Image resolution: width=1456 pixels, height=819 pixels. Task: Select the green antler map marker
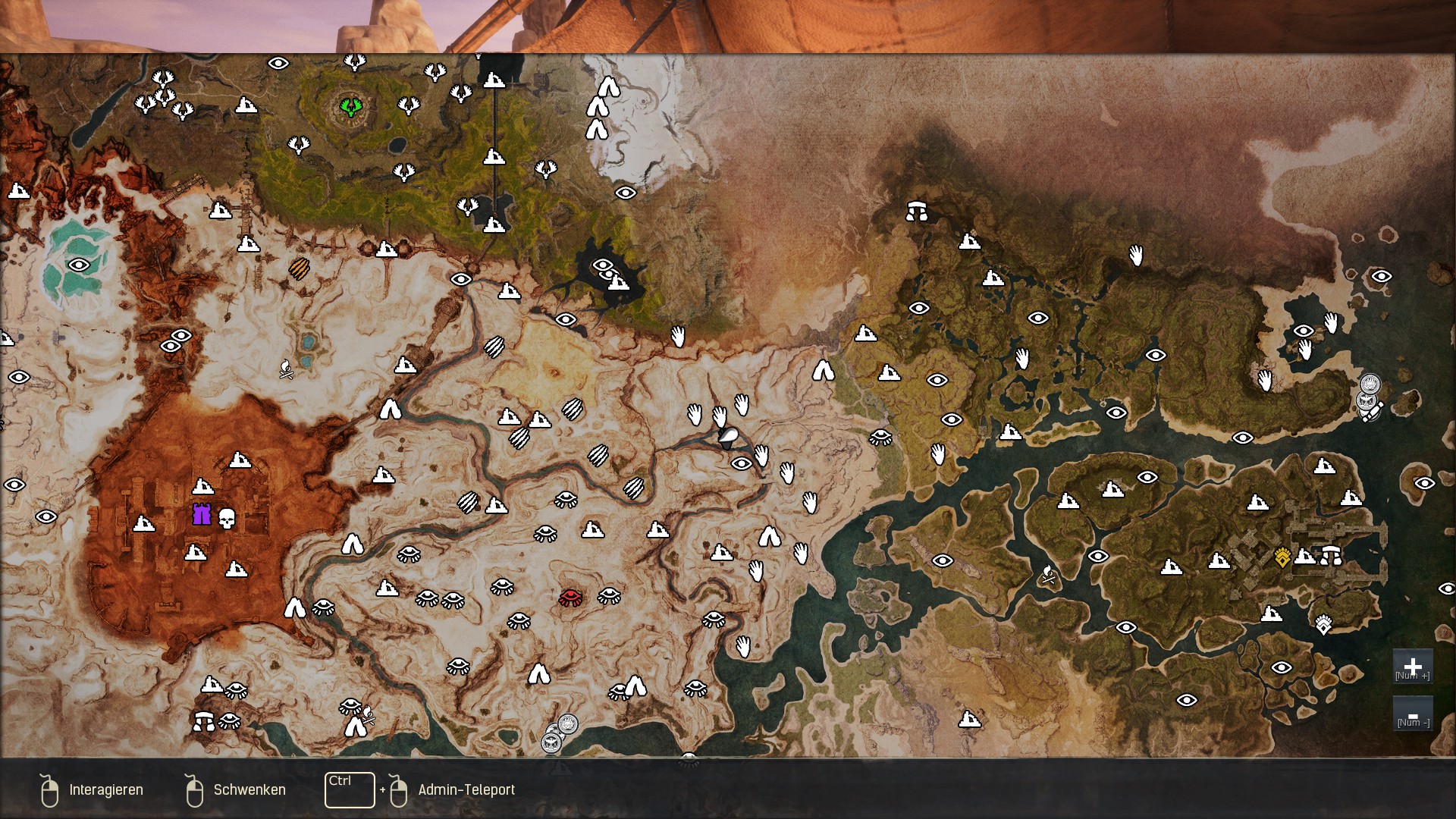(350, 106)
